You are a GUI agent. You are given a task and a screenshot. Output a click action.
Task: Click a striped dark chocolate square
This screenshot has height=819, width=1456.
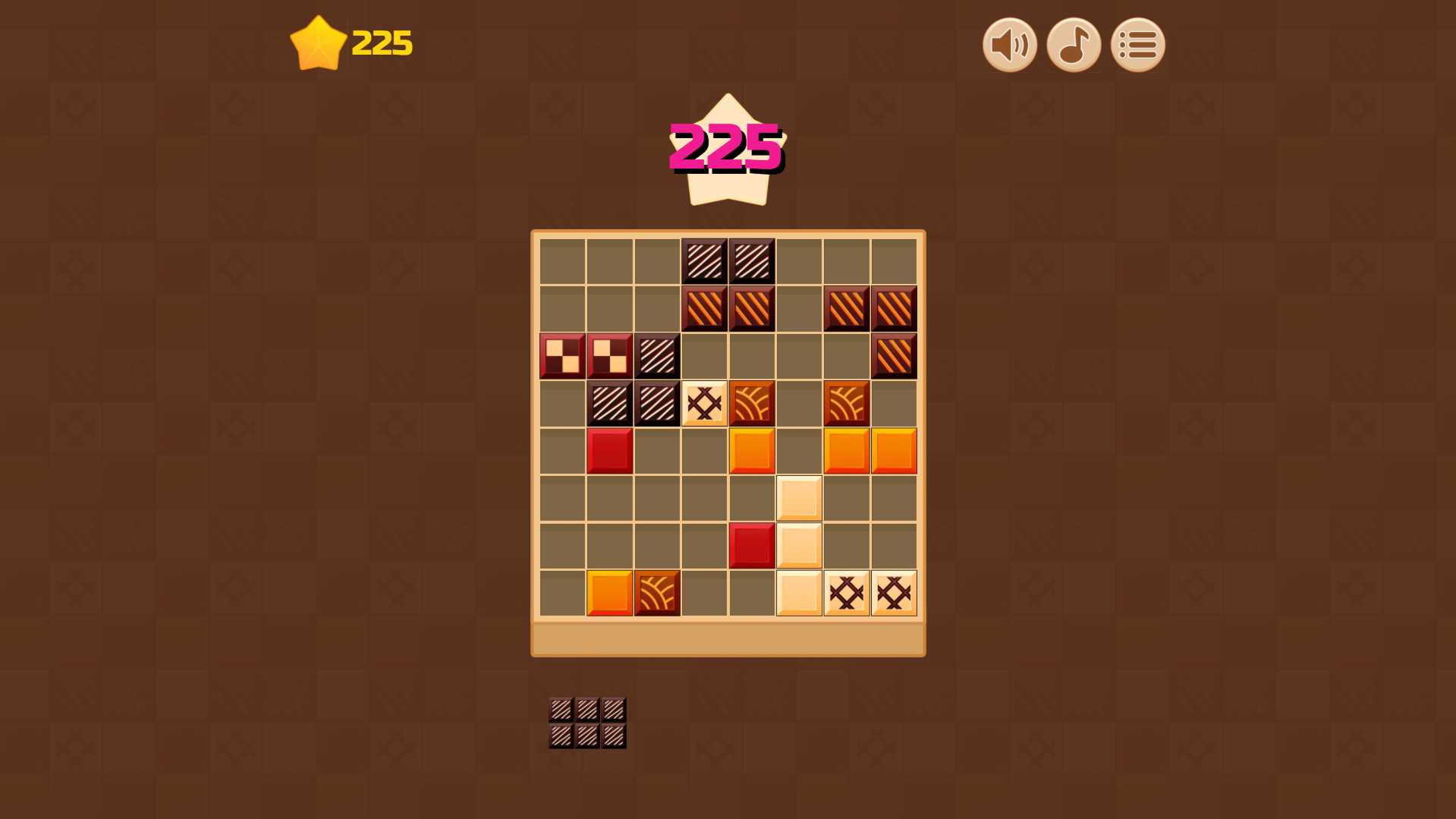point(705,259)
